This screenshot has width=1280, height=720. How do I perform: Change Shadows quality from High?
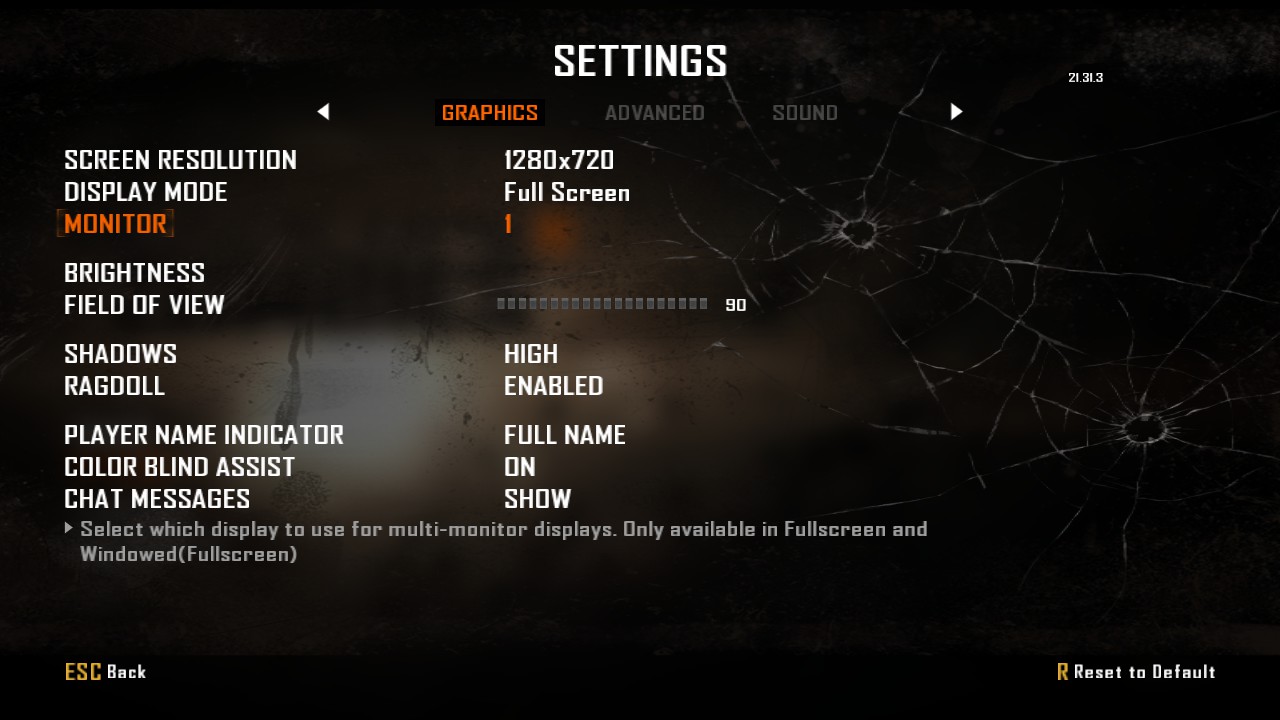[530, 354]
